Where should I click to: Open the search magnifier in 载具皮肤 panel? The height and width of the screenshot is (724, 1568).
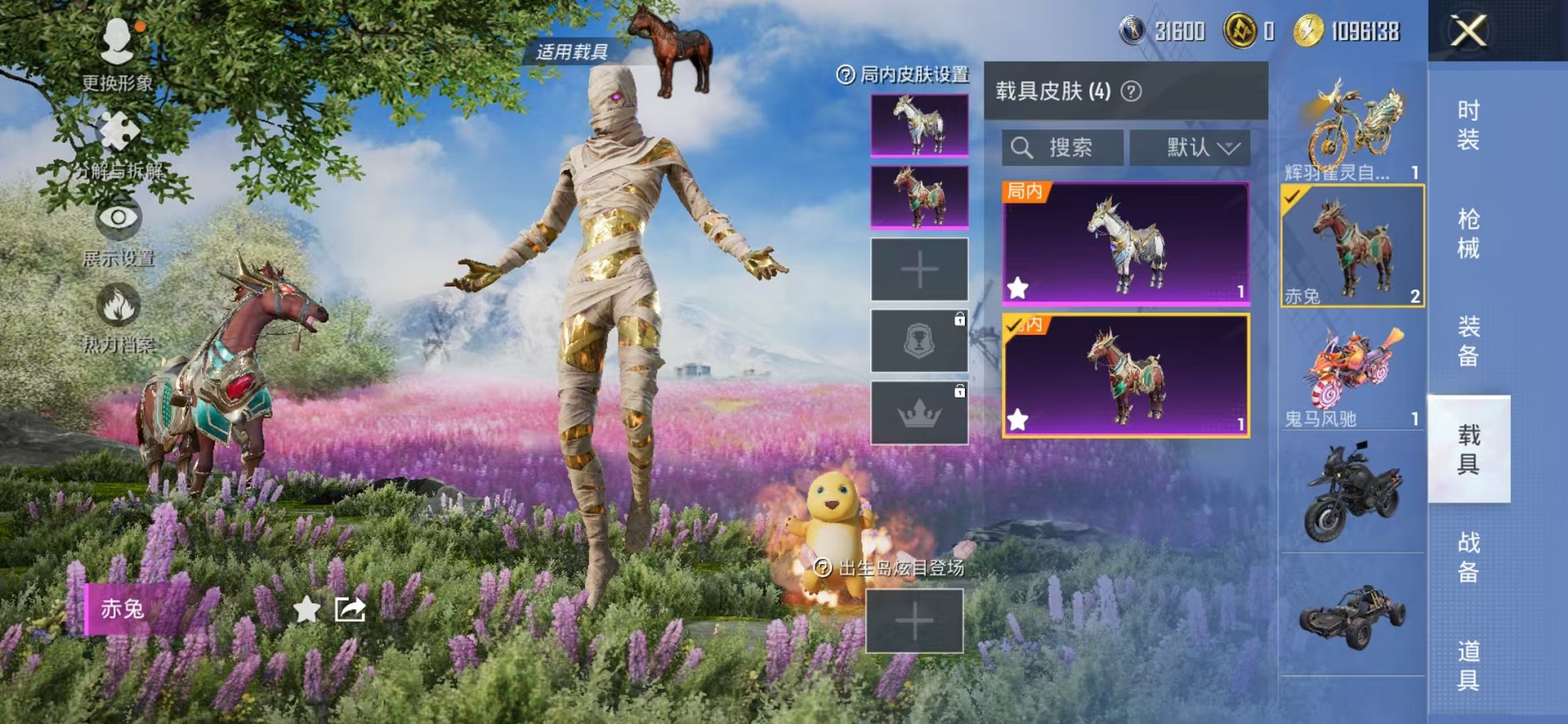tap(1022, 147)
